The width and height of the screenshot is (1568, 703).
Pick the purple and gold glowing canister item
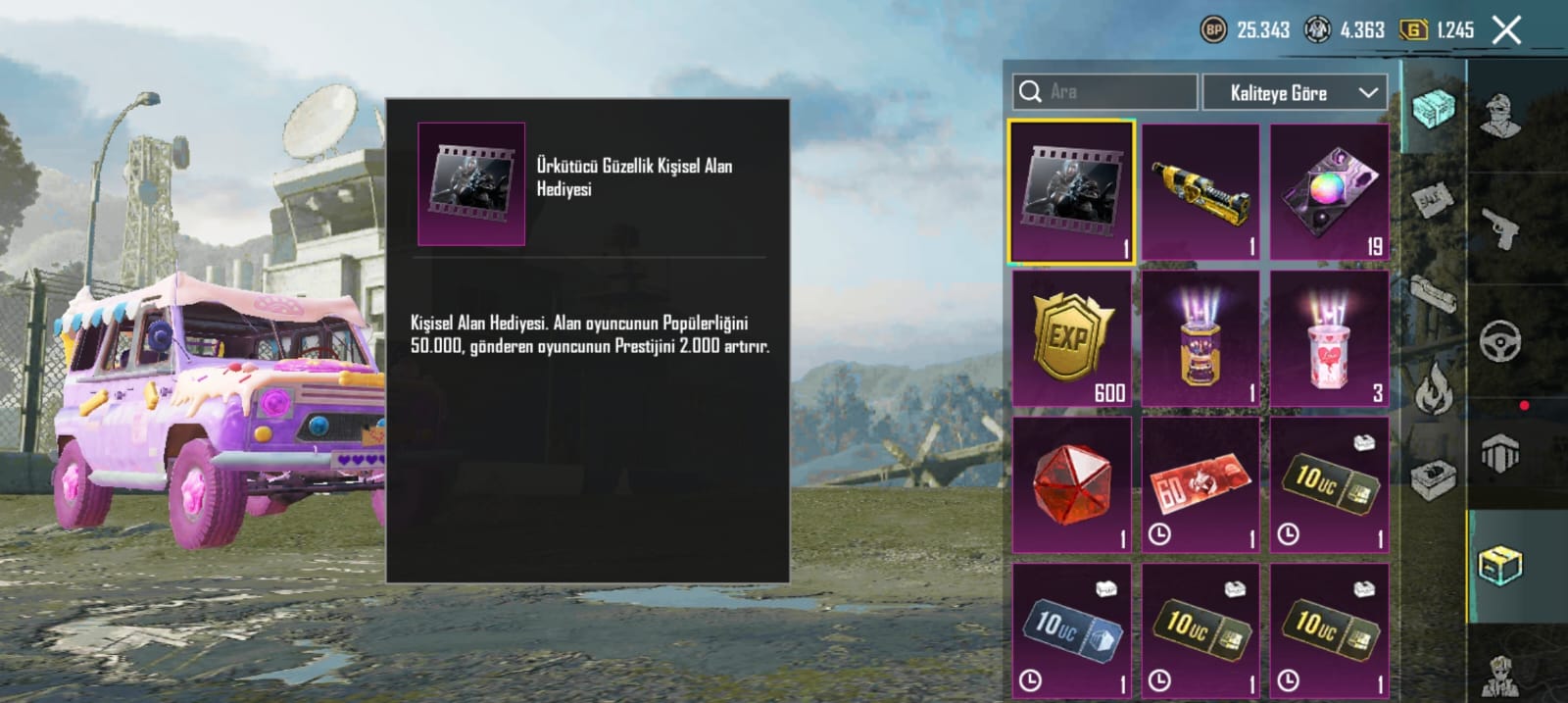[1200, 338]
